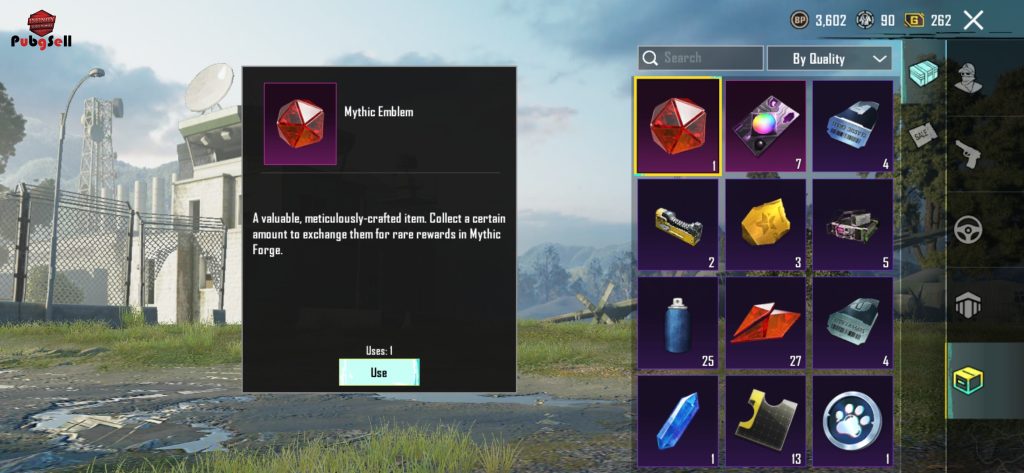This screenshot has height=473, width=1024.
Task: Select the blue spray can item
Action: pyautogui.click(x=678, y=322)
